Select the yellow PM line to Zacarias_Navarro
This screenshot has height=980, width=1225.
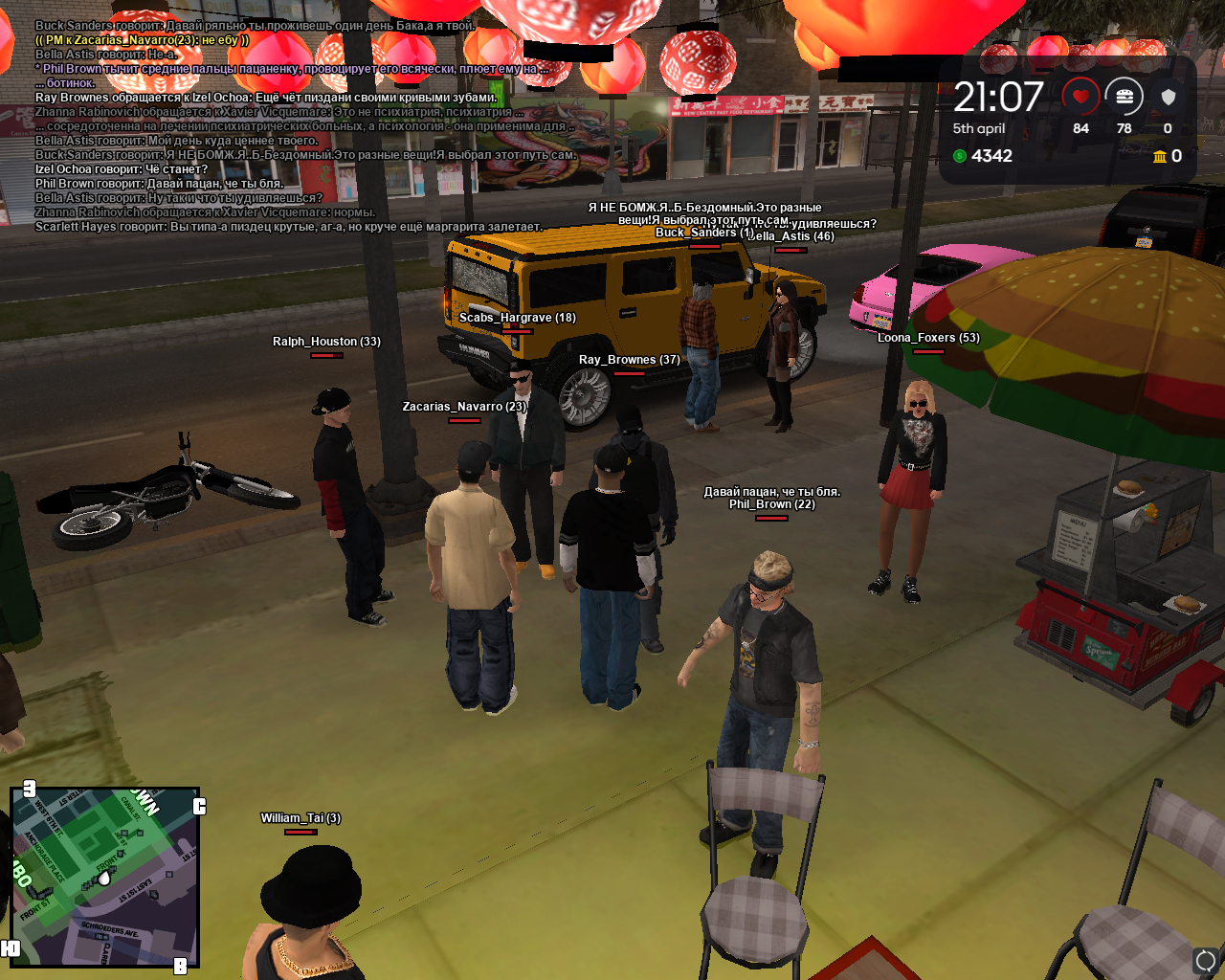click(x=142, y=40)
